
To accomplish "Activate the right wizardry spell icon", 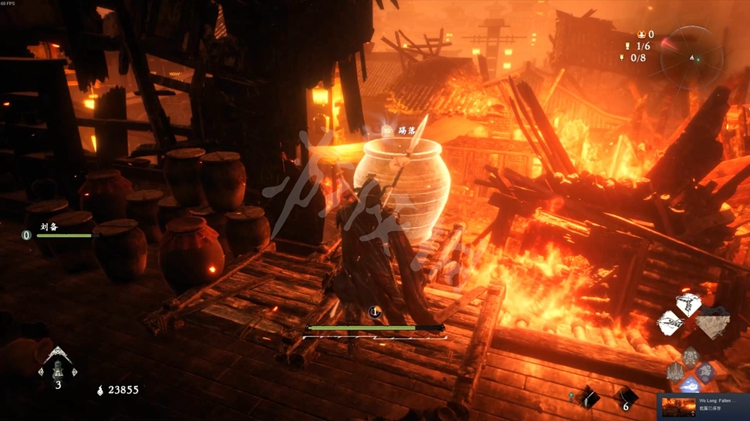I will coord(707,372).
